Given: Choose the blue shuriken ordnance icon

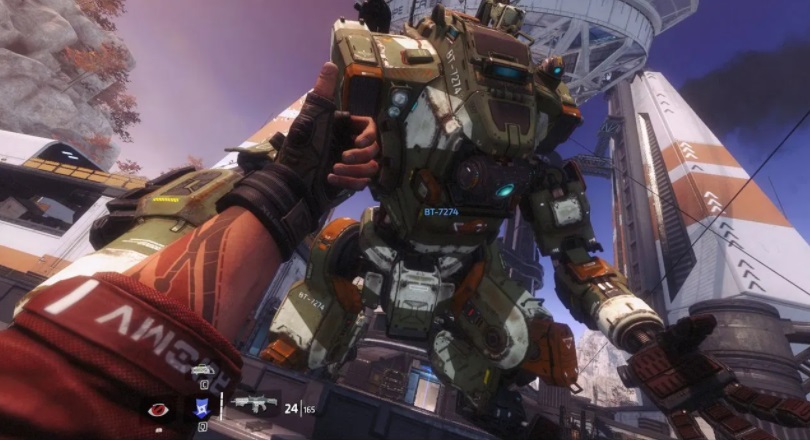Looking at the screenshot, I should 200,408.
